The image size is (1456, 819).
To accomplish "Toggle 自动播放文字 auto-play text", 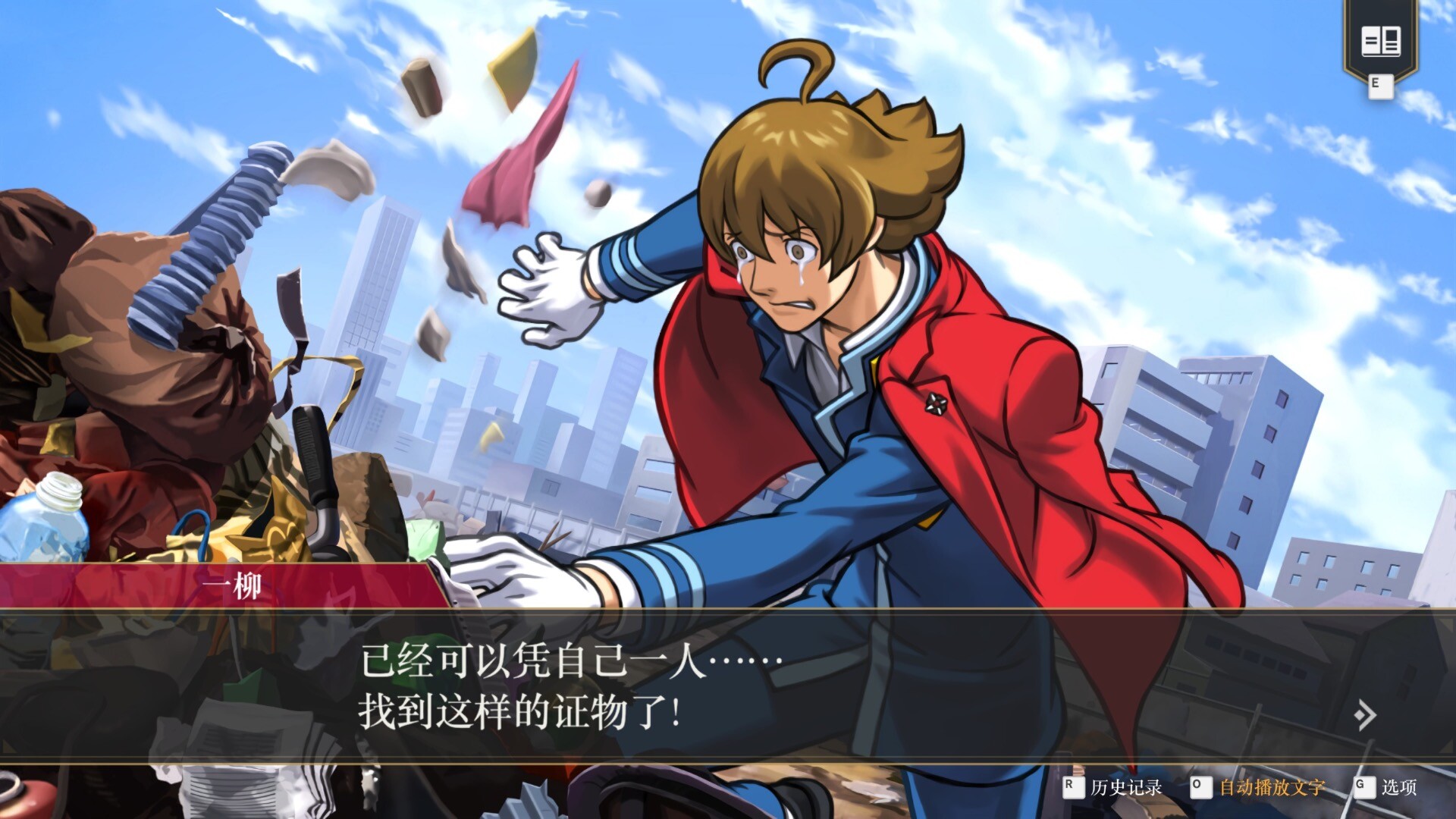I will [x=1271, y=787].
